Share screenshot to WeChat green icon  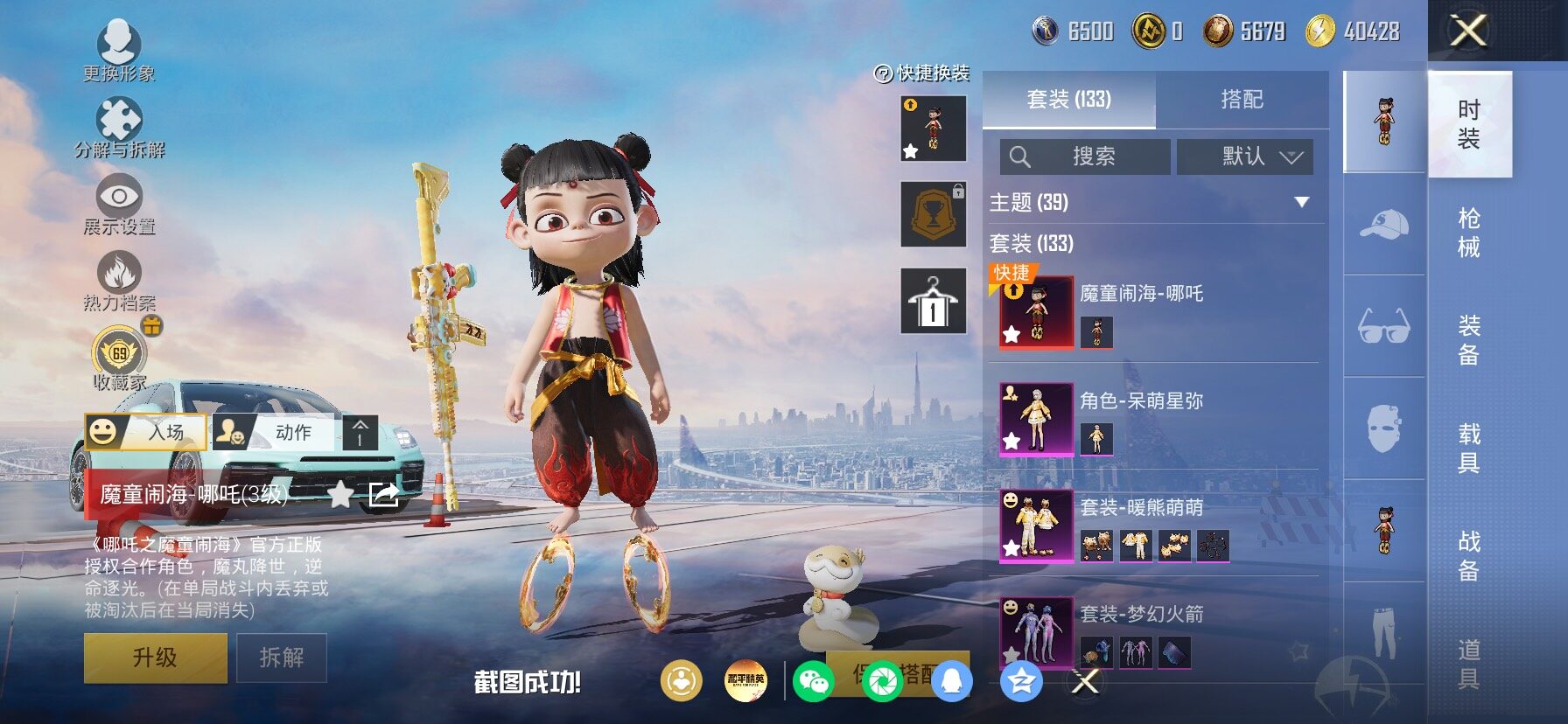pos(813,682)
